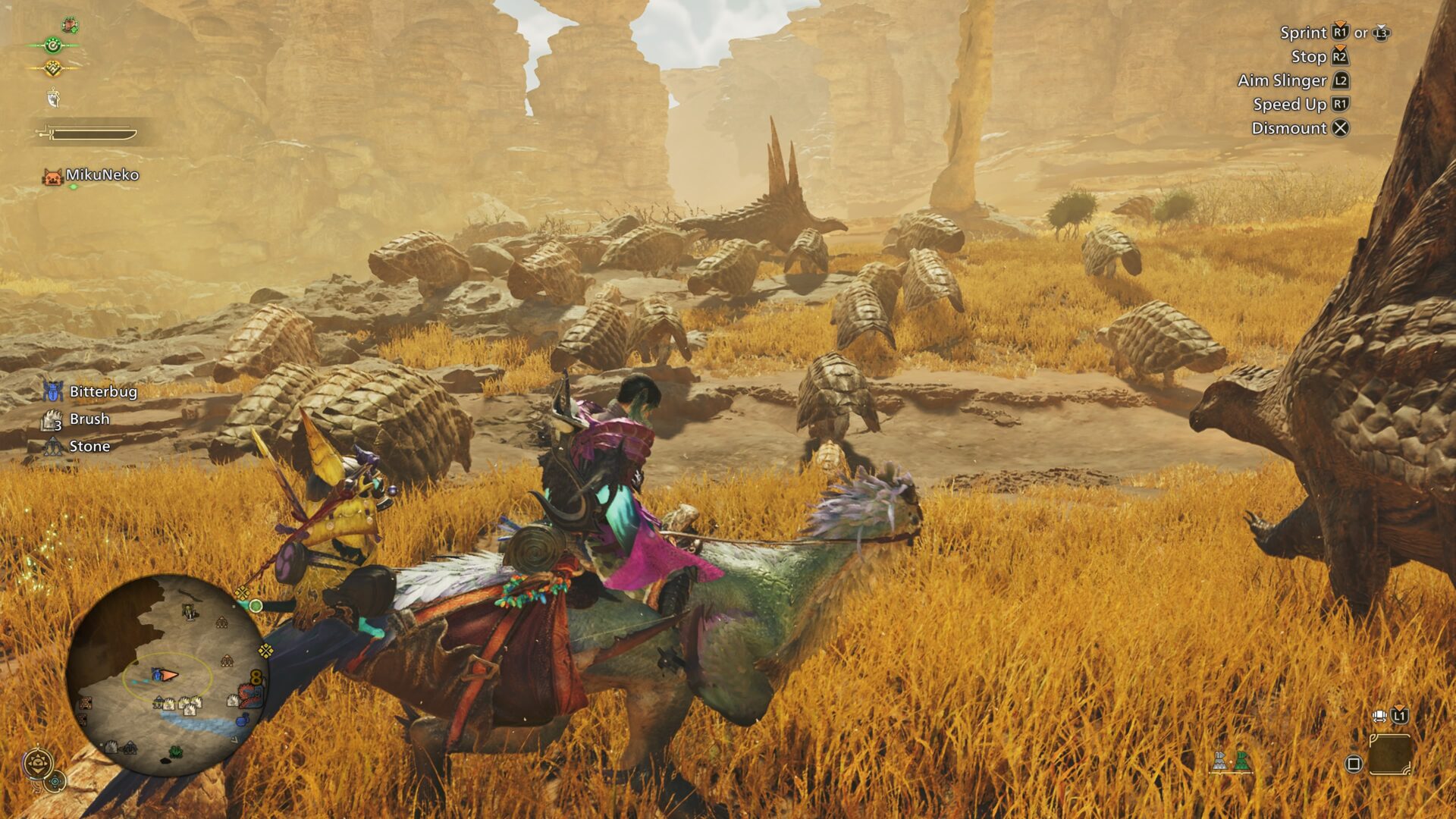Click the Square button gesture icon
The image size is (1456, 819).
[x=1354, y=764]
